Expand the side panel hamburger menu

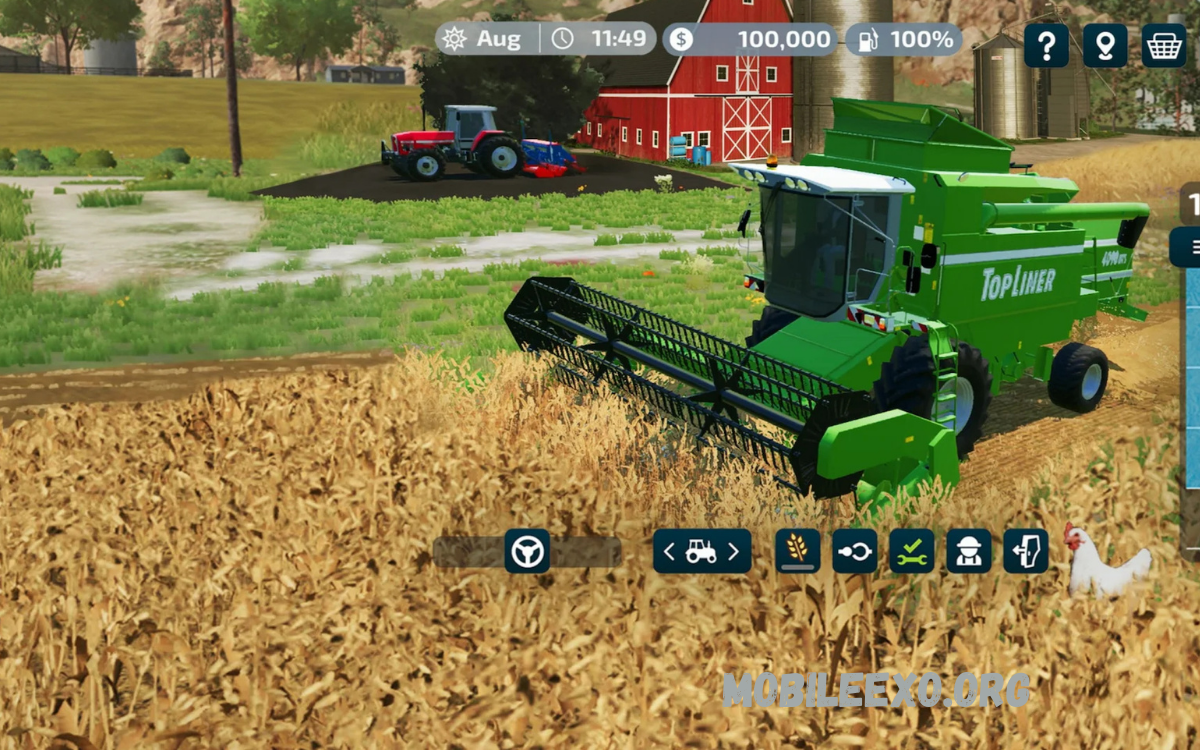click(1192, 247)
